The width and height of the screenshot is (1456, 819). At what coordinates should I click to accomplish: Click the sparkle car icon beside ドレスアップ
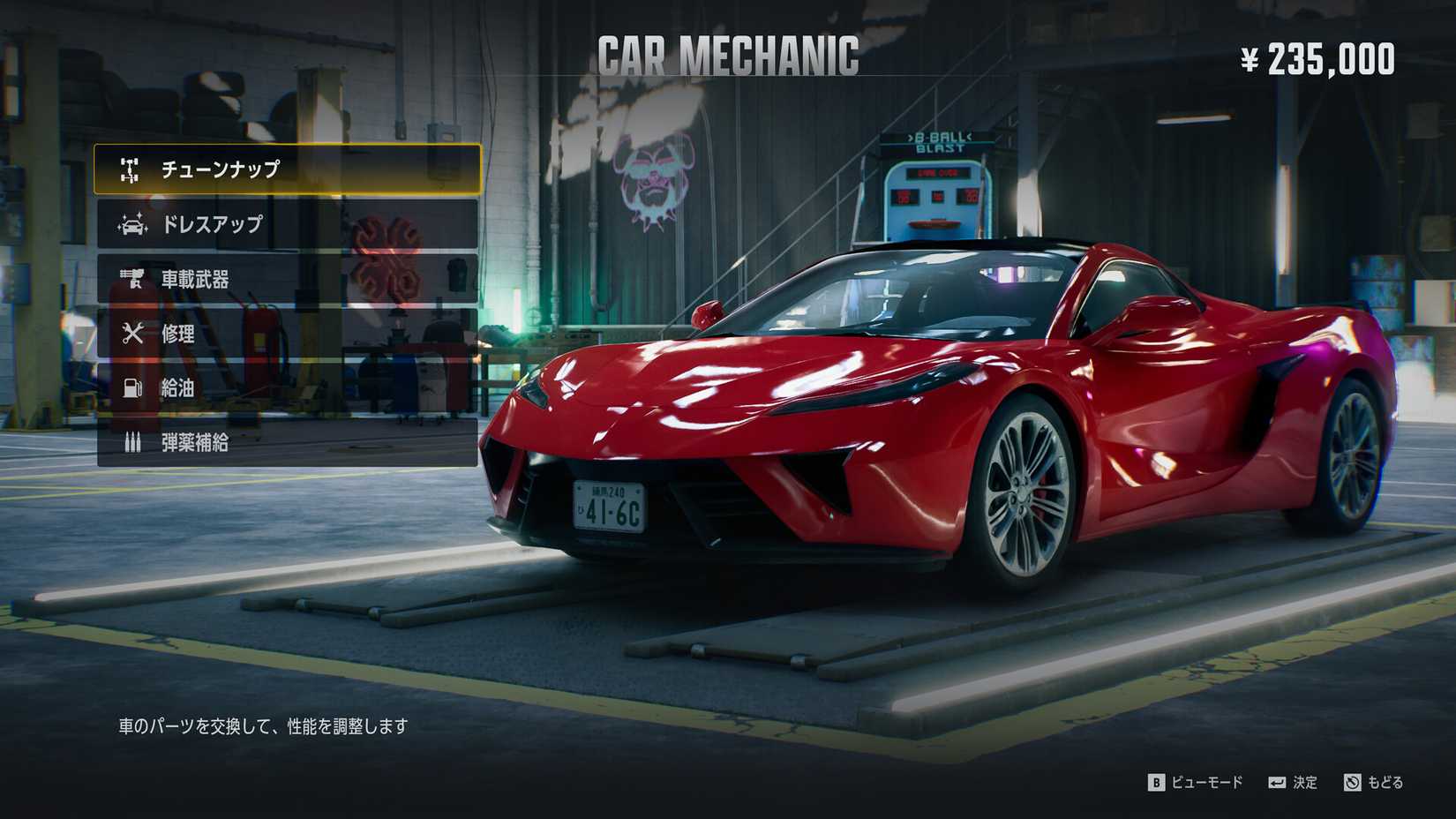click(x=131, y=225)
